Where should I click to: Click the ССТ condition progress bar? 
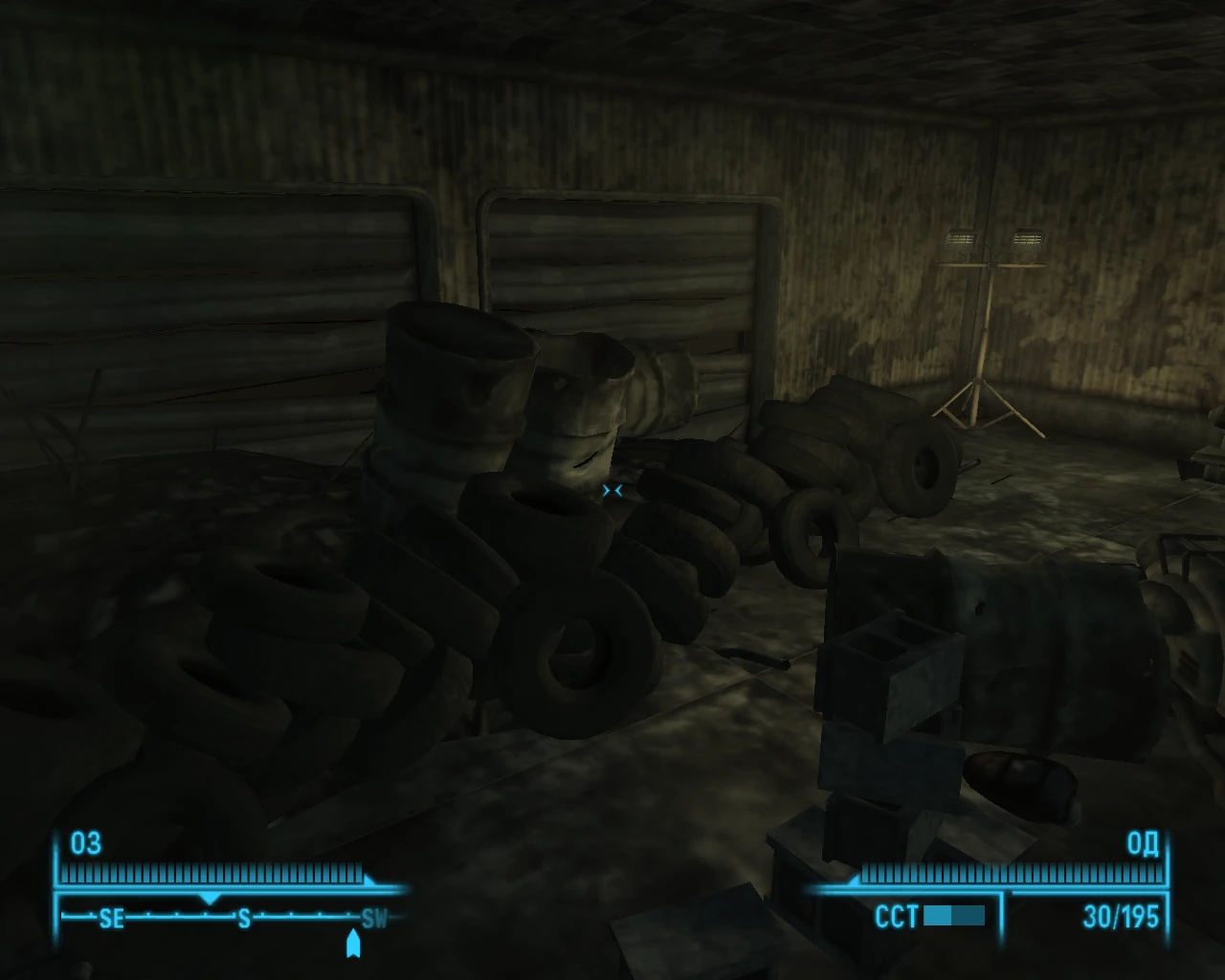[952, 916]
